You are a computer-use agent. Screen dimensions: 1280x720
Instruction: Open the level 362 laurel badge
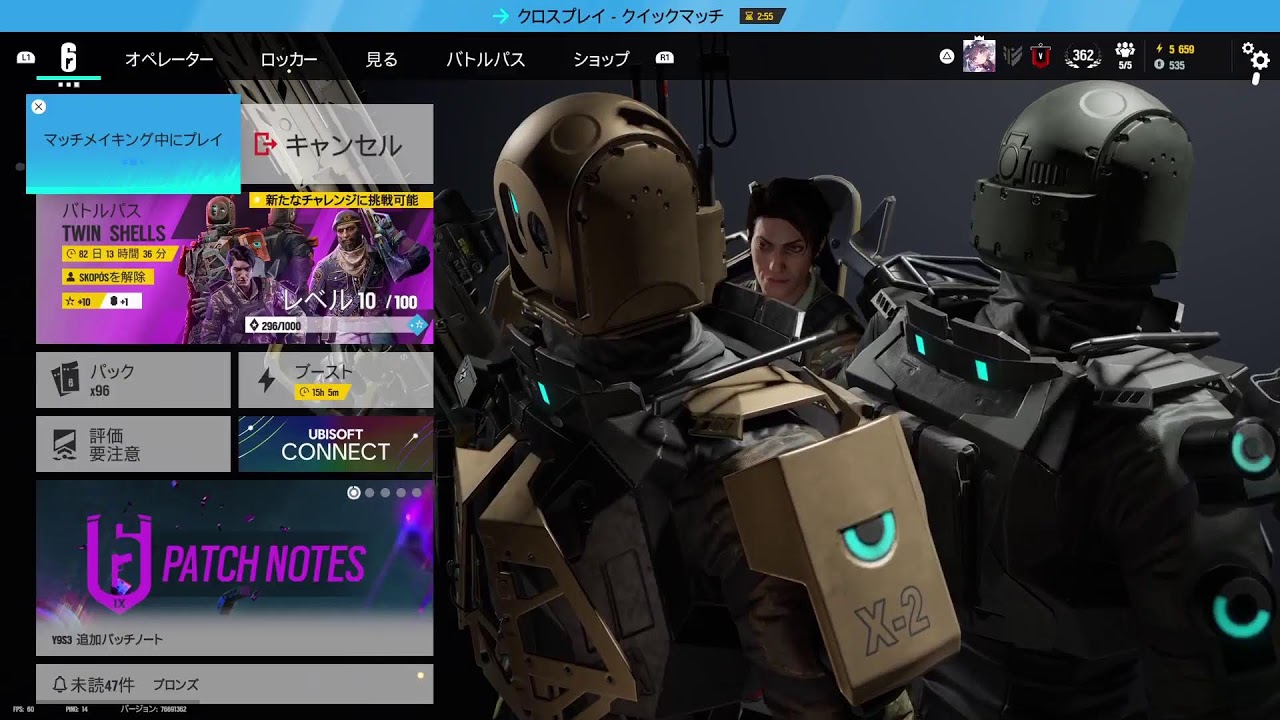(x=1081, y=57)
